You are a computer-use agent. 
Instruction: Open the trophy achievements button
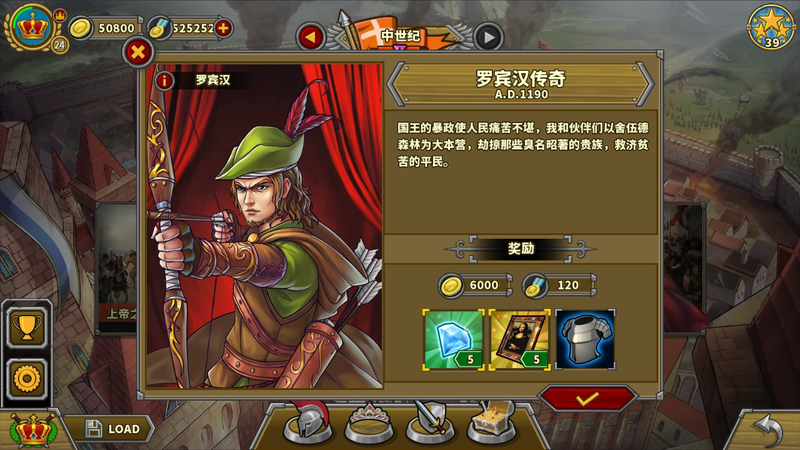click(x=25, y=325)
